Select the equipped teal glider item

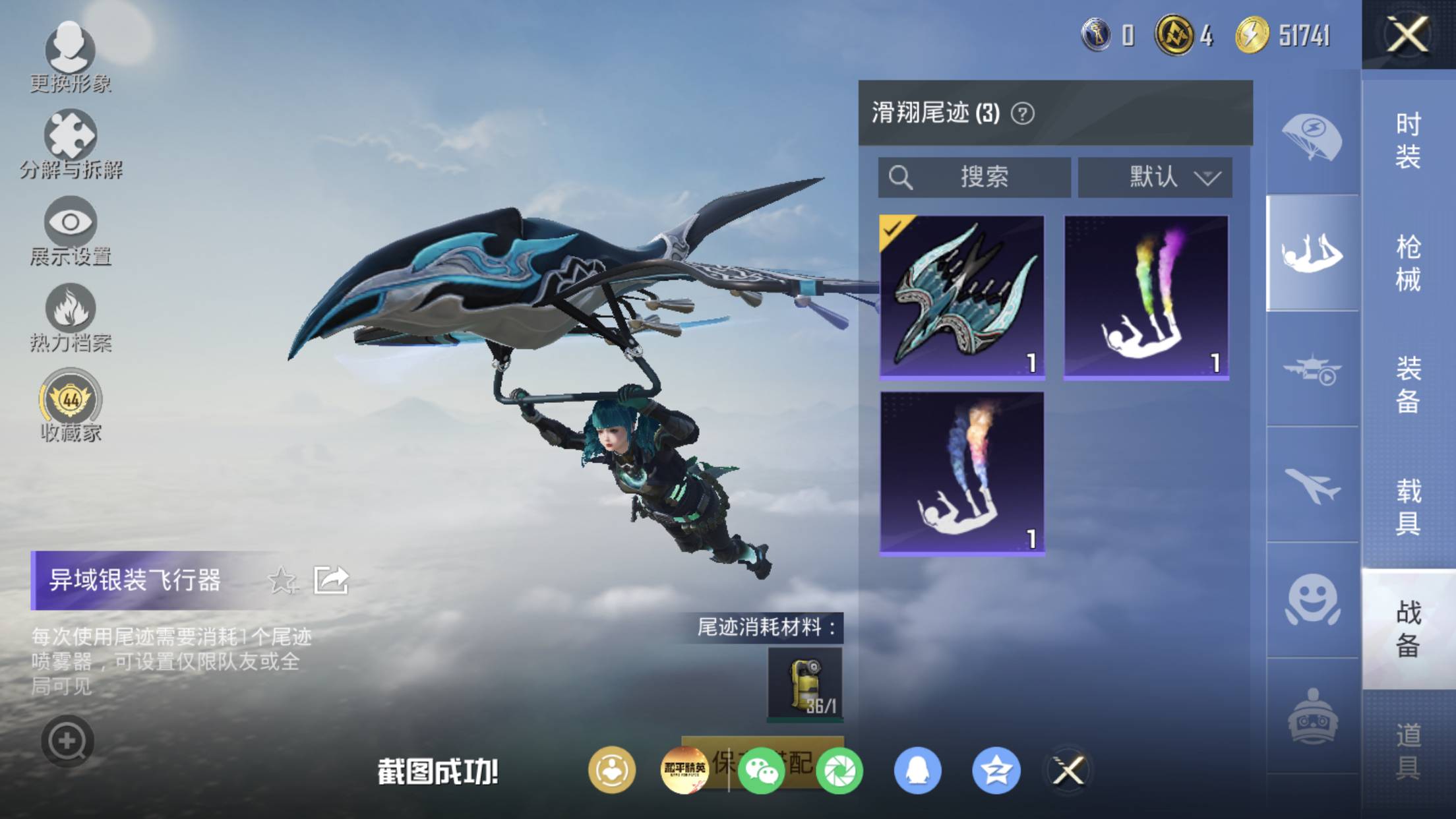pos(962,297)
